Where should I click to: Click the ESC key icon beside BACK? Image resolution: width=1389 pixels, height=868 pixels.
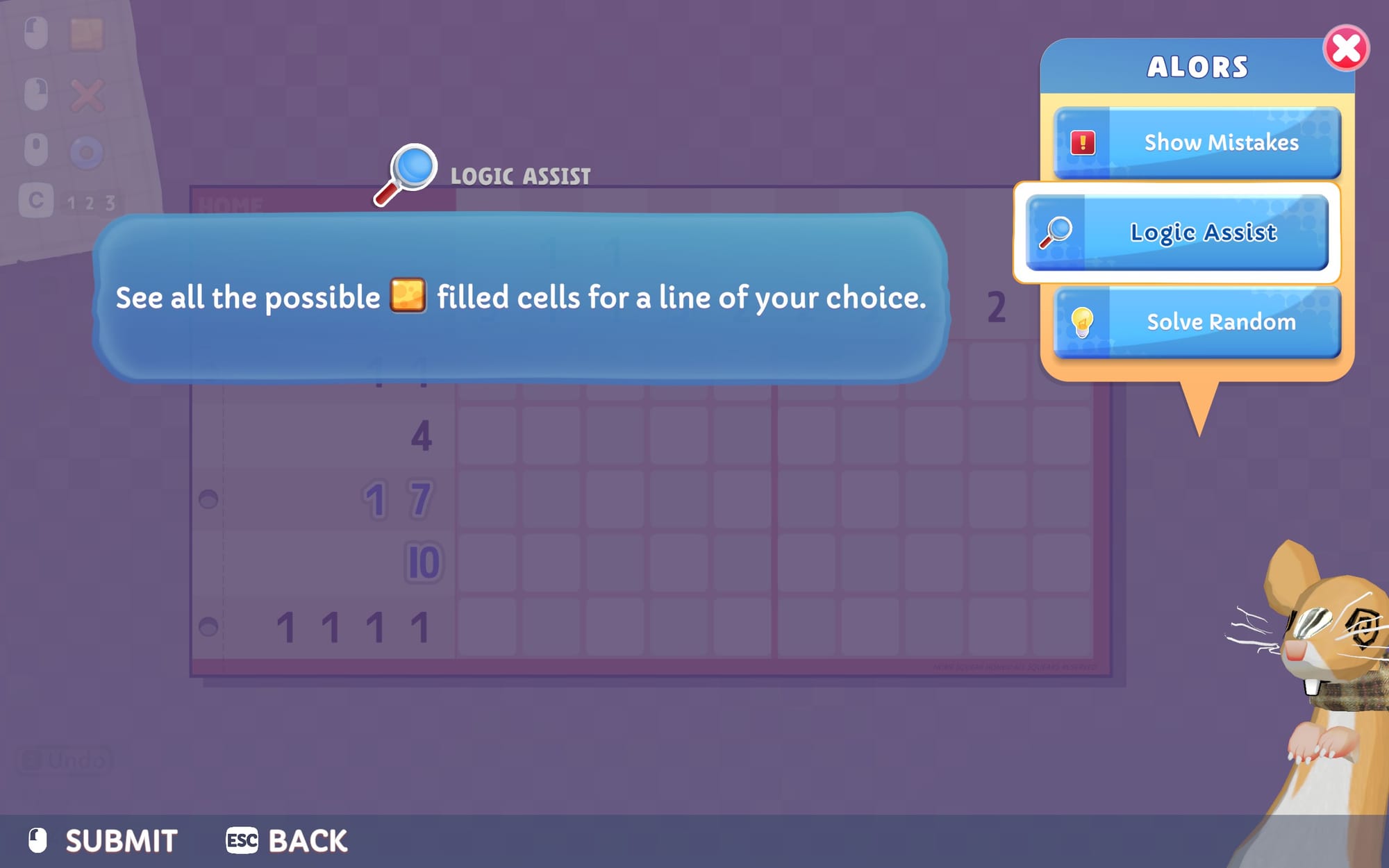pos(241,841)
